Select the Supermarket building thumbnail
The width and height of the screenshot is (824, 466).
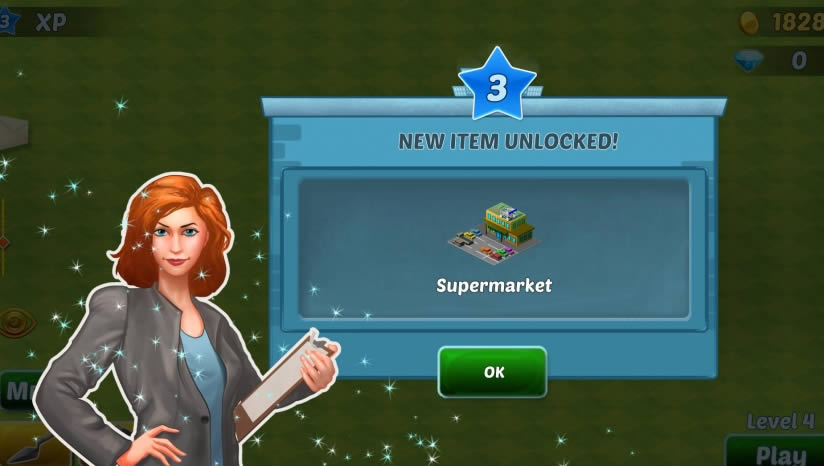pyautogui.click(x=494, y=231)
